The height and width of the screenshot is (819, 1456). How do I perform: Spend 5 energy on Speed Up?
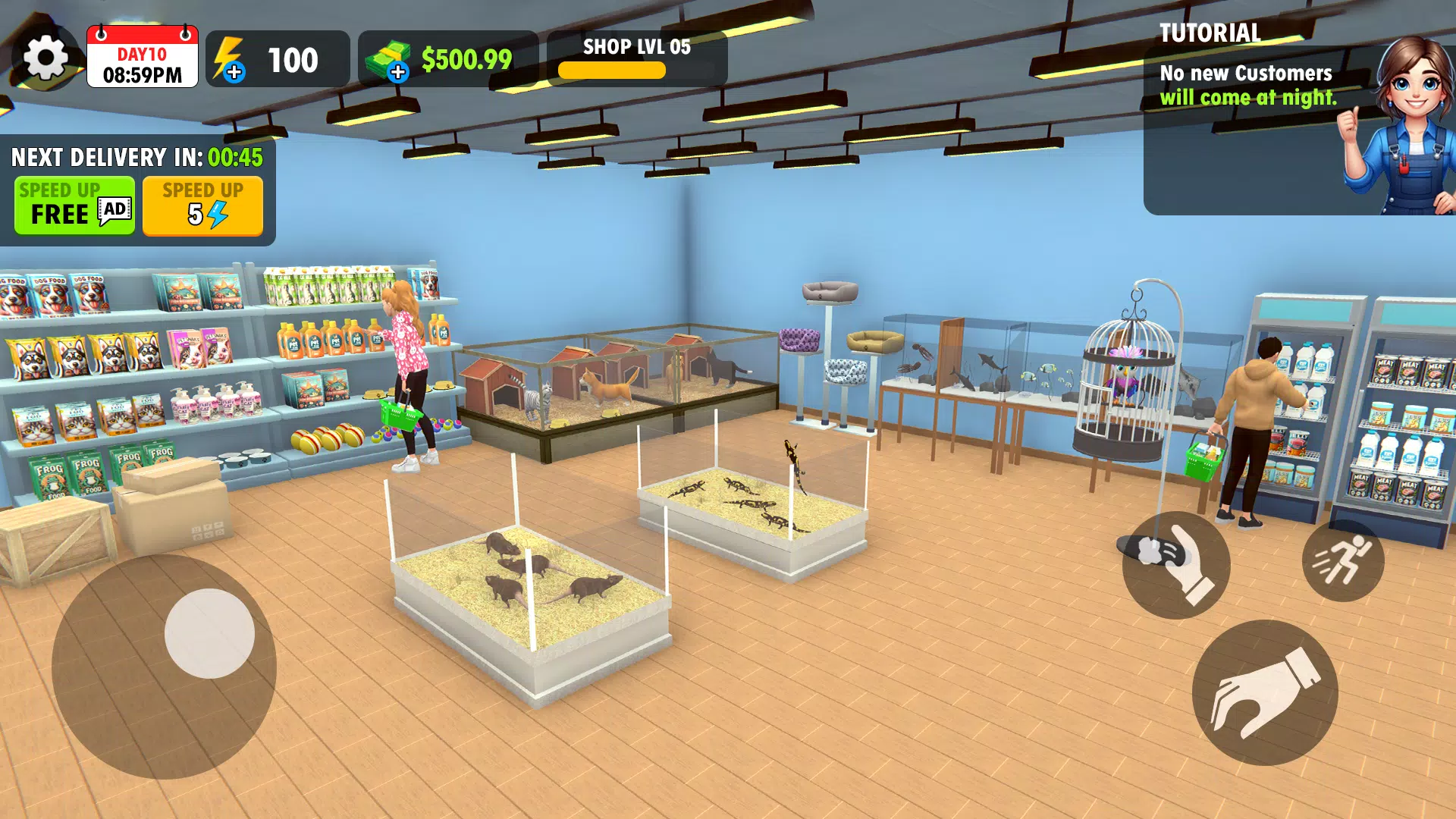(202, 206)
